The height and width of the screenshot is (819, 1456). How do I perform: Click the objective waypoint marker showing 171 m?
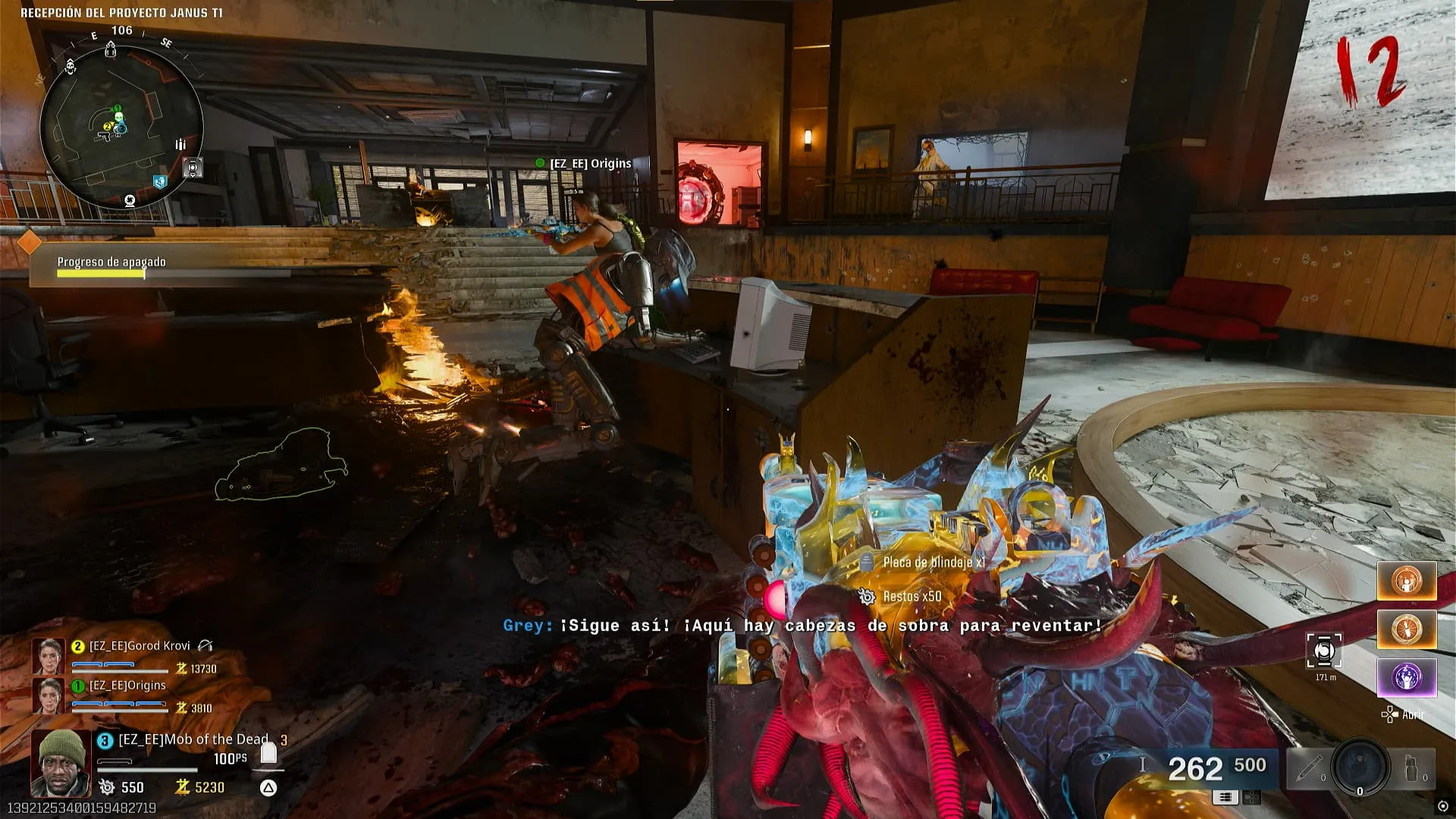click(1324, 652)
